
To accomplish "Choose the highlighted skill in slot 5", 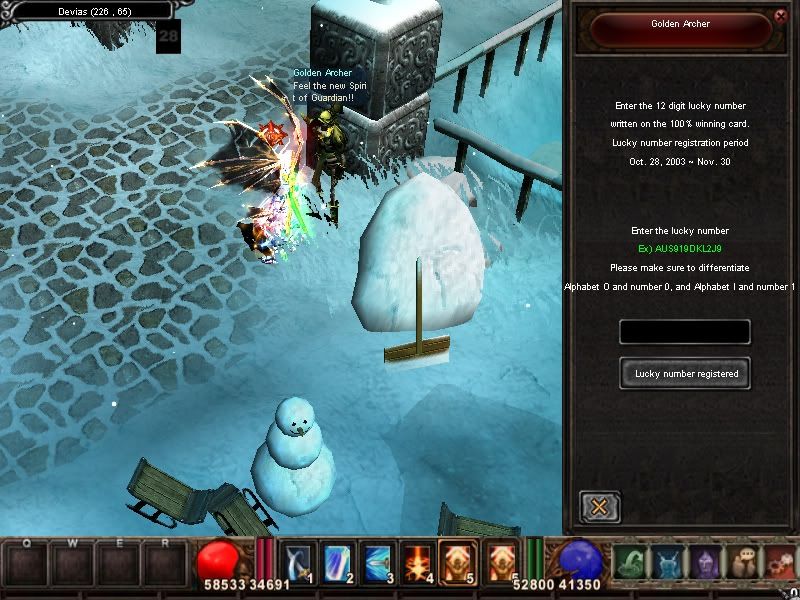I will (x=458, y=562).
